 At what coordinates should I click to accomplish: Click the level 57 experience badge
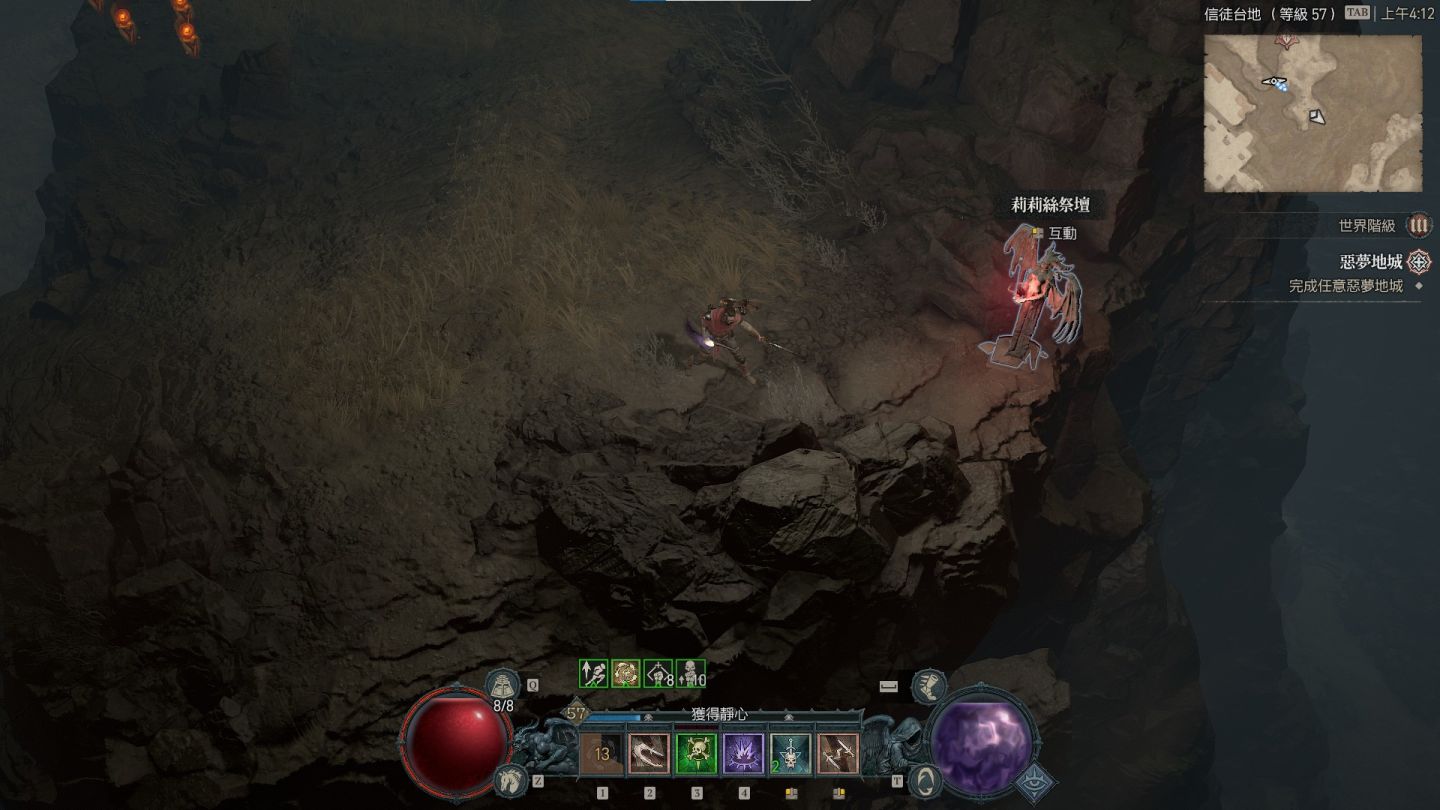[x=576, y=714]
